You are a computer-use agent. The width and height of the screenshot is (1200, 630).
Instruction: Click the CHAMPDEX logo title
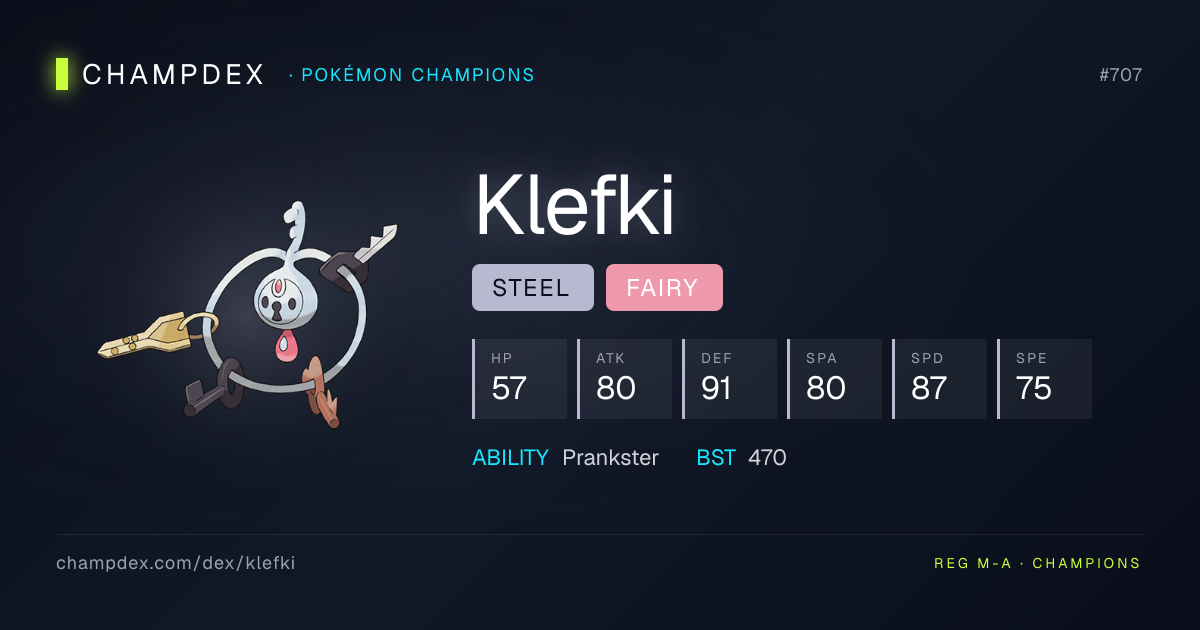(x=172, y=75)
